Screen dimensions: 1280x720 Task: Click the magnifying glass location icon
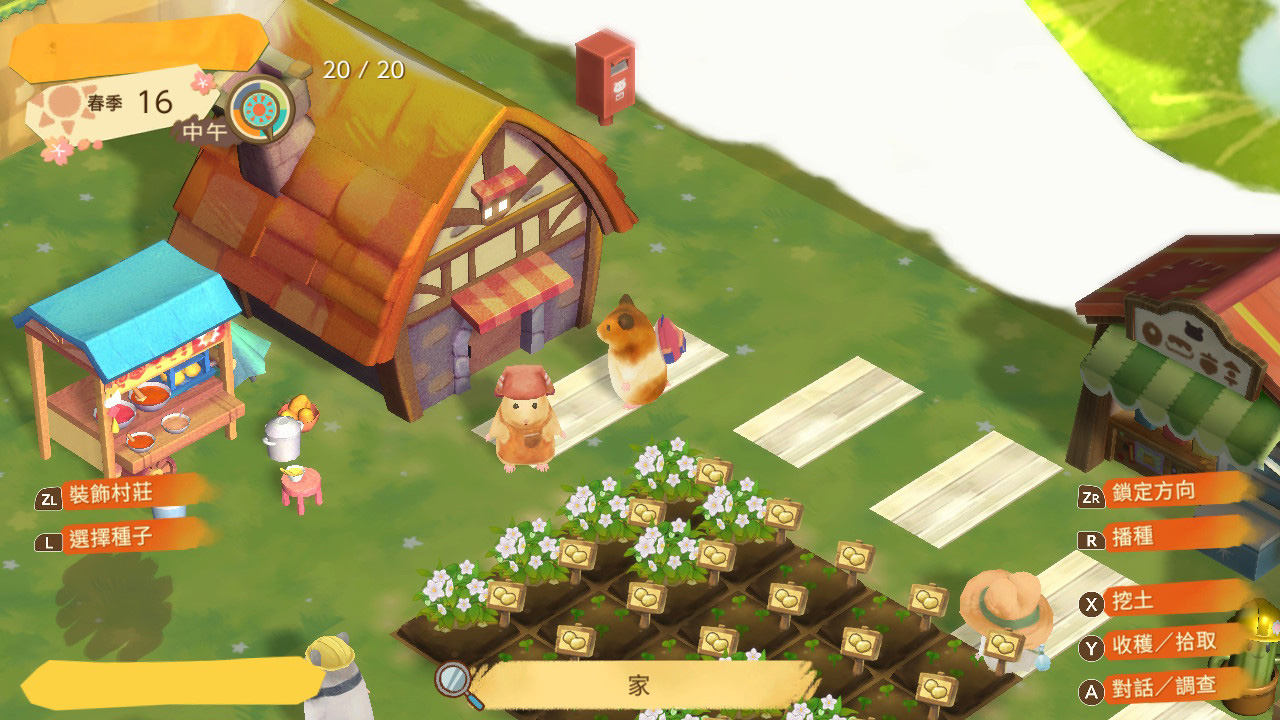(453, 680)
